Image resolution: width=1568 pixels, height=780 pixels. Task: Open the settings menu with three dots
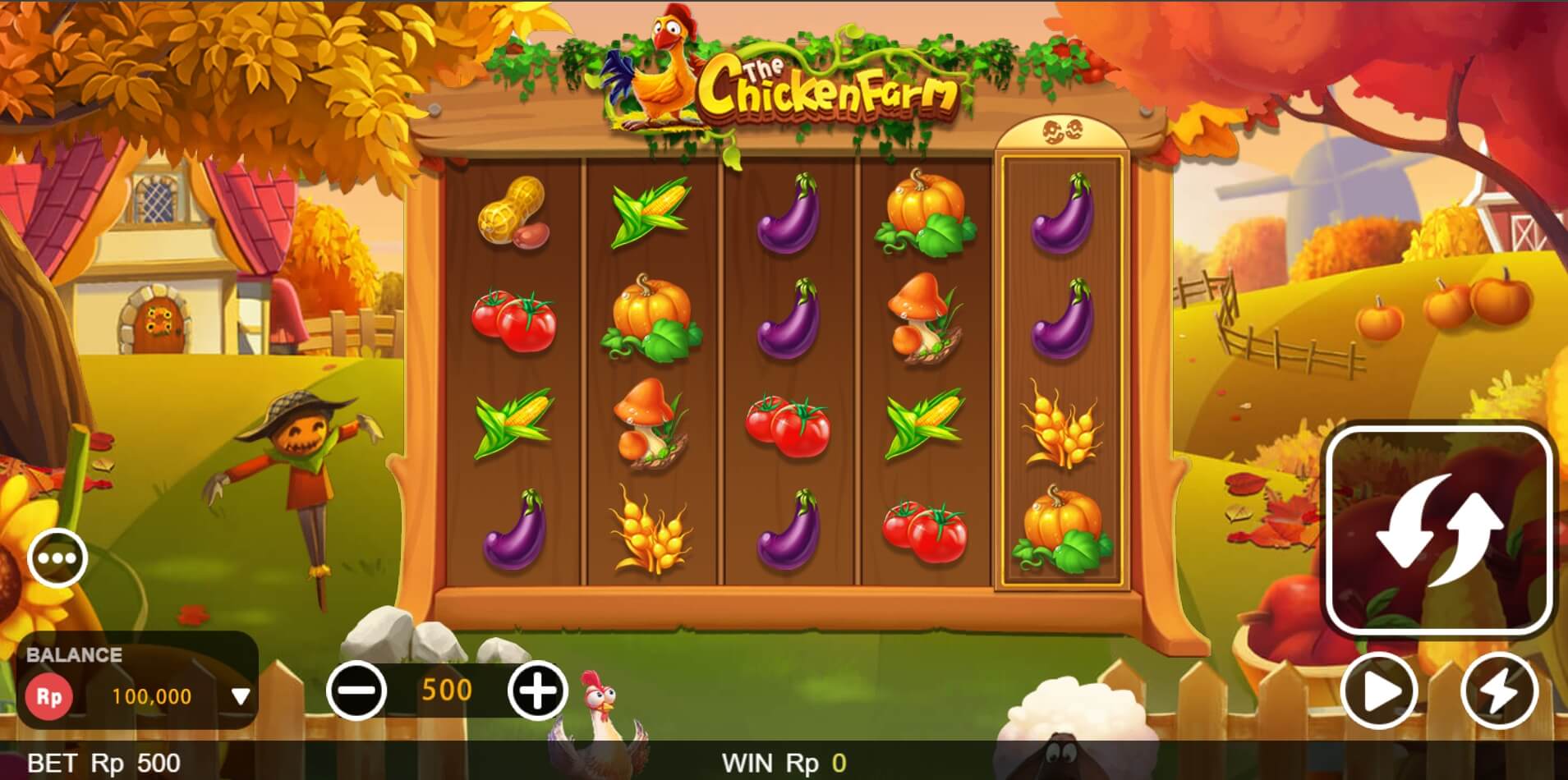(x=57, y=557)
